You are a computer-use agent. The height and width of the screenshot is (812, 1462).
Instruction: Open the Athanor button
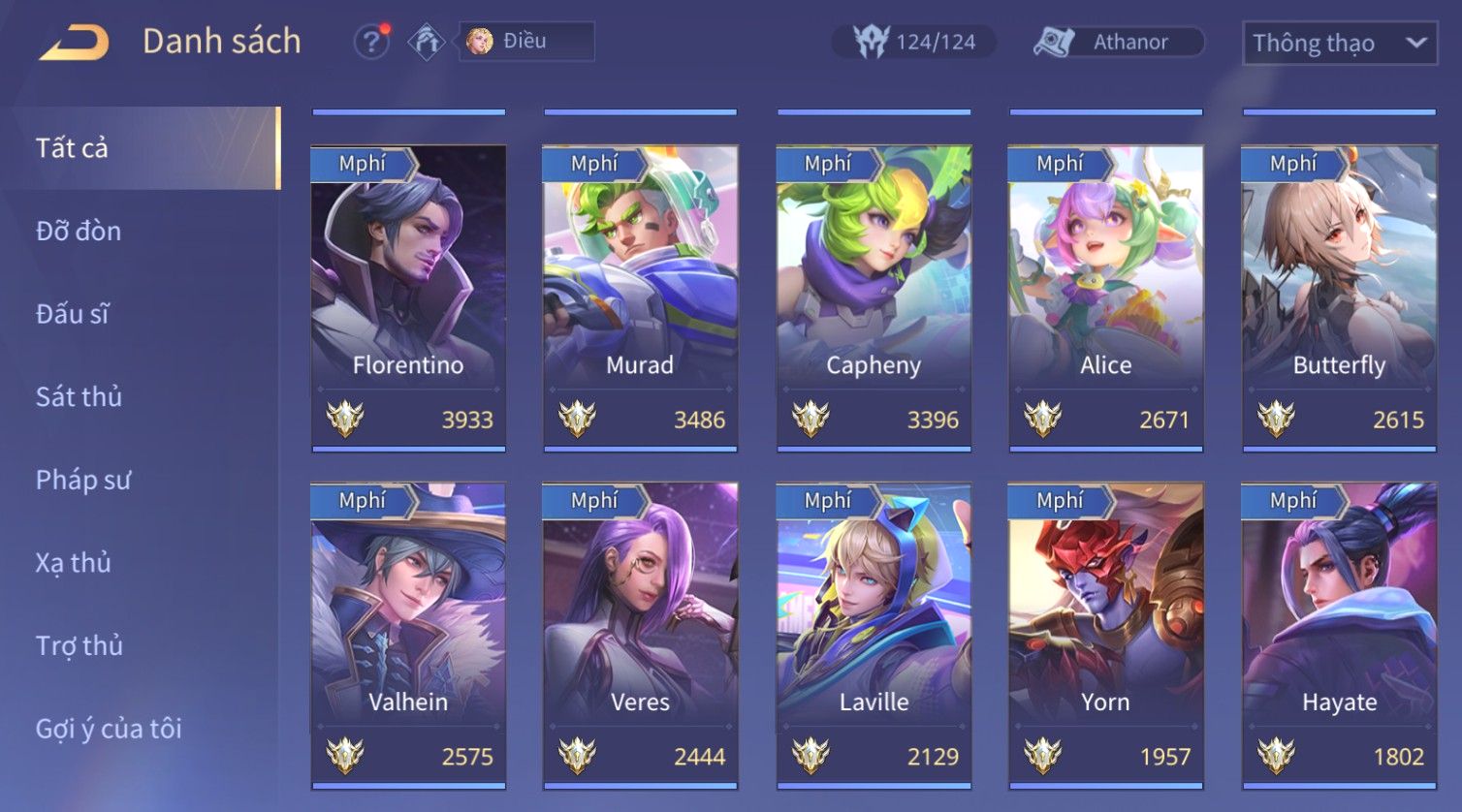pyautogui.click(x=1118, y=42)
